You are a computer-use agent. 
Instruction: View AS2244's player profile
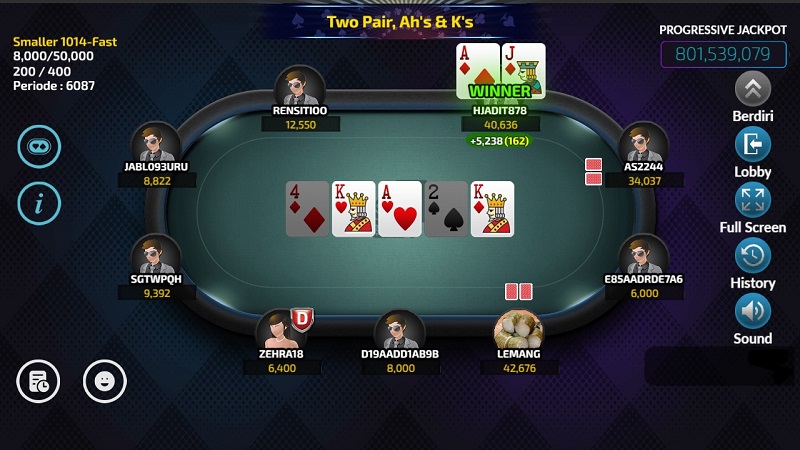click(643, 143)
